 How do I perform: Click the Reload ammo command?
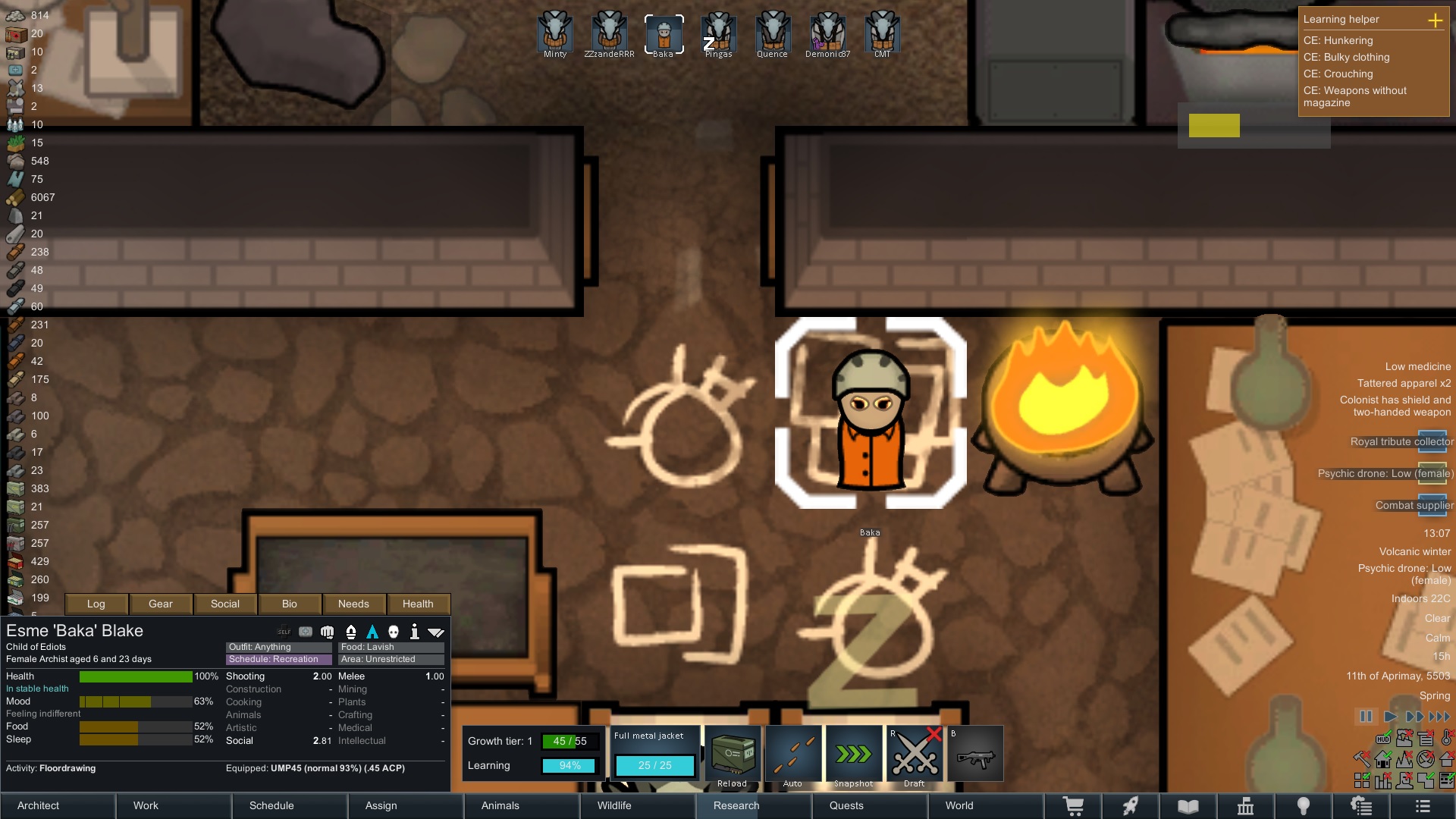coord(733,755)
